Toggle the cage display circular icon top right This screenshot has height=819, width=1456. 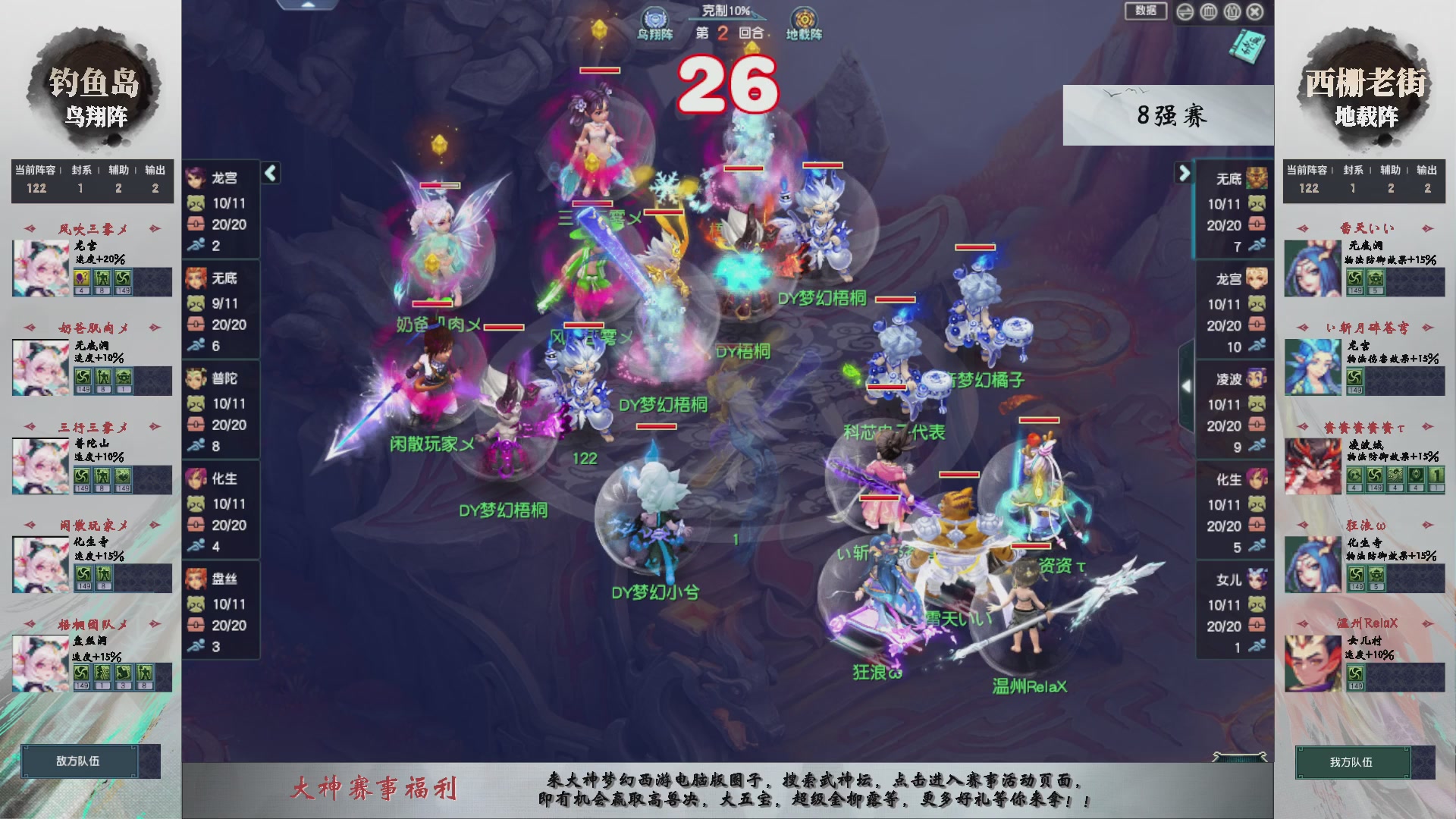(1209, 13)
